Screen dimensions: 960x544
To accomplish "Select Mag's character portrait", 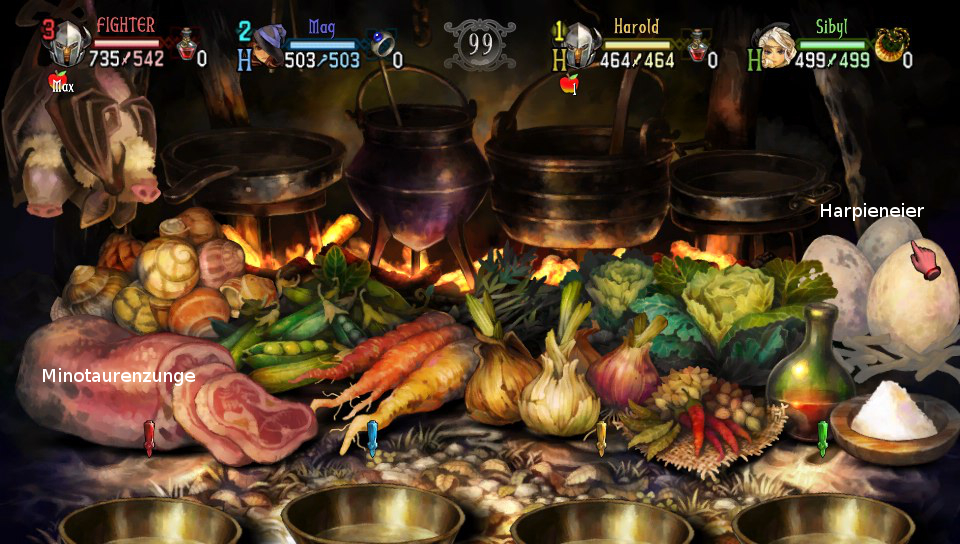I will (268, 46).
